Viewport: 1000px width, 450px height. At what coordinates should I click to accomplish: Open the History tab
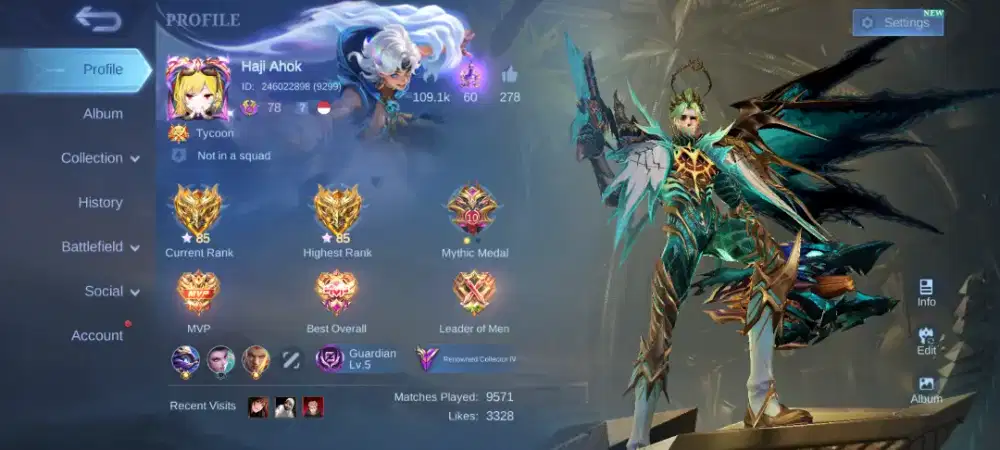pos(100,202)
